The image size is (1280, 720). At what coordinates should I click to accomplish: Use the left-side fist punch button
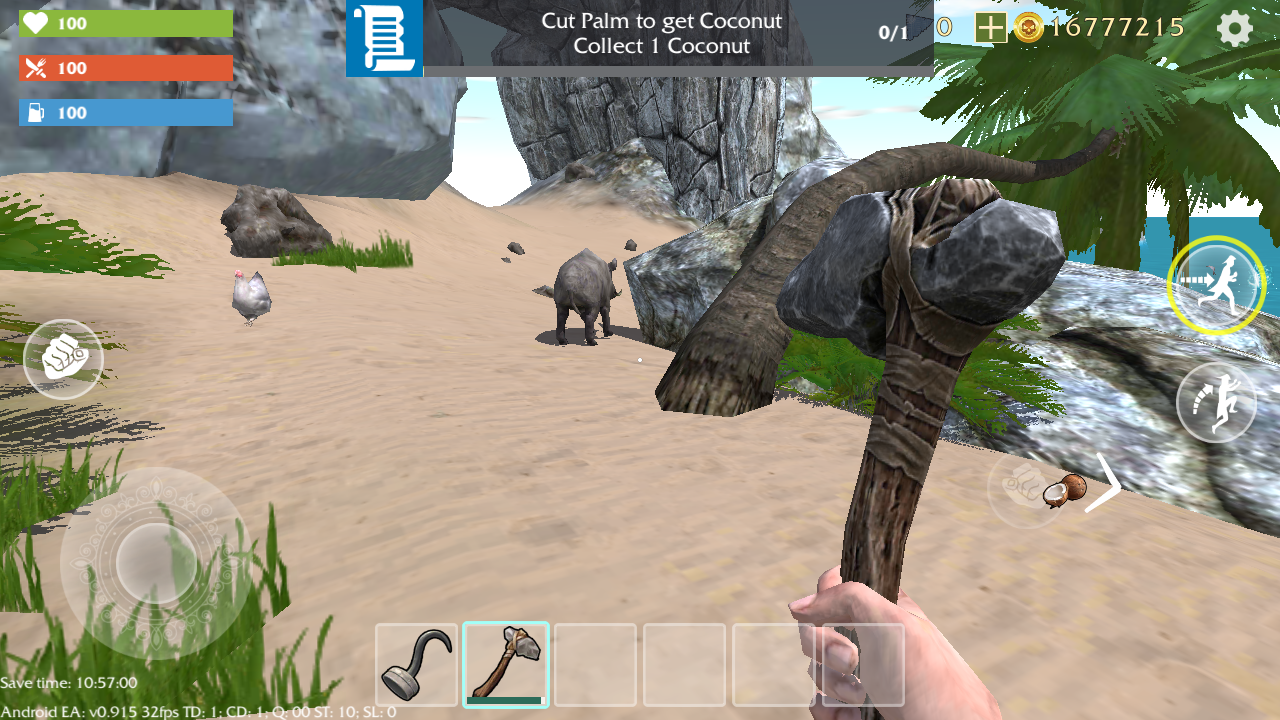pyautogui.click(x=63, y=359)
